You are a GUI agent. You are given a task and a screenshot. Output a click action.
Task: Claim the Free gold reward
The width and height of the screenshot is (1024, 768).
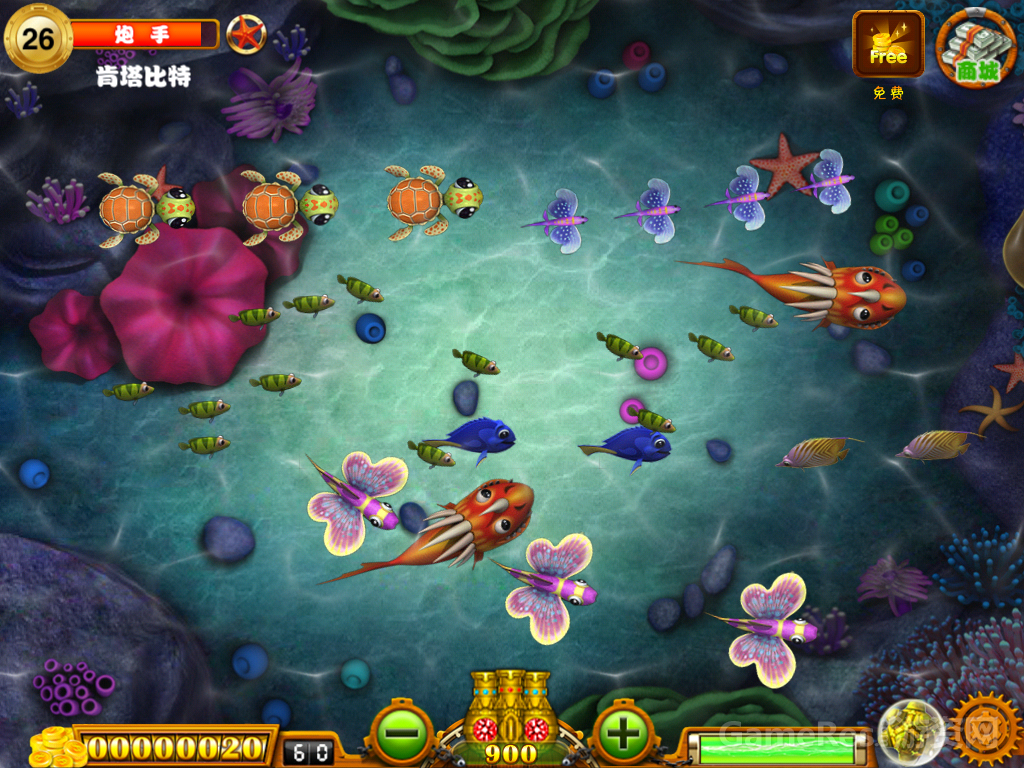888,45
